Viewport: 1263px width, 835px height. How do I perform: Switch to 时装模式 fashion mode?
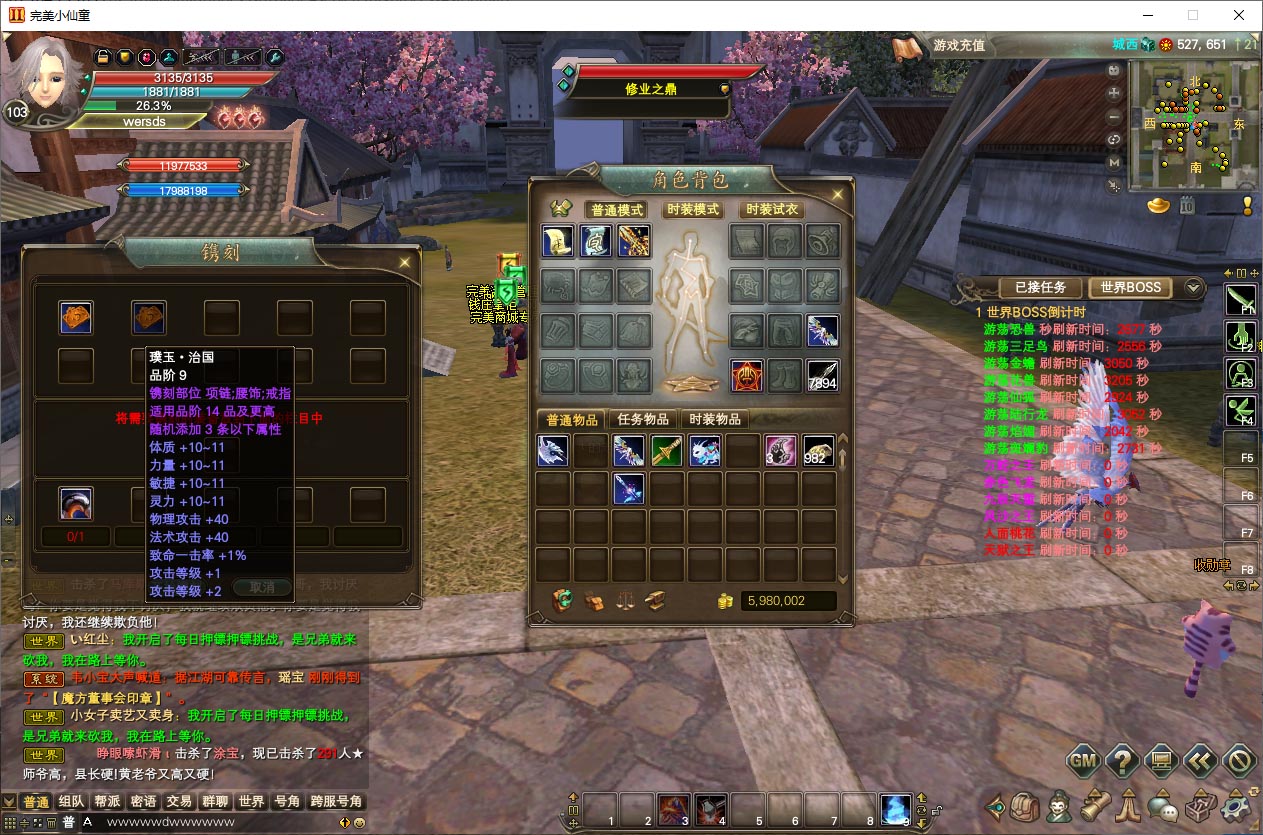[x=692, y=210]
